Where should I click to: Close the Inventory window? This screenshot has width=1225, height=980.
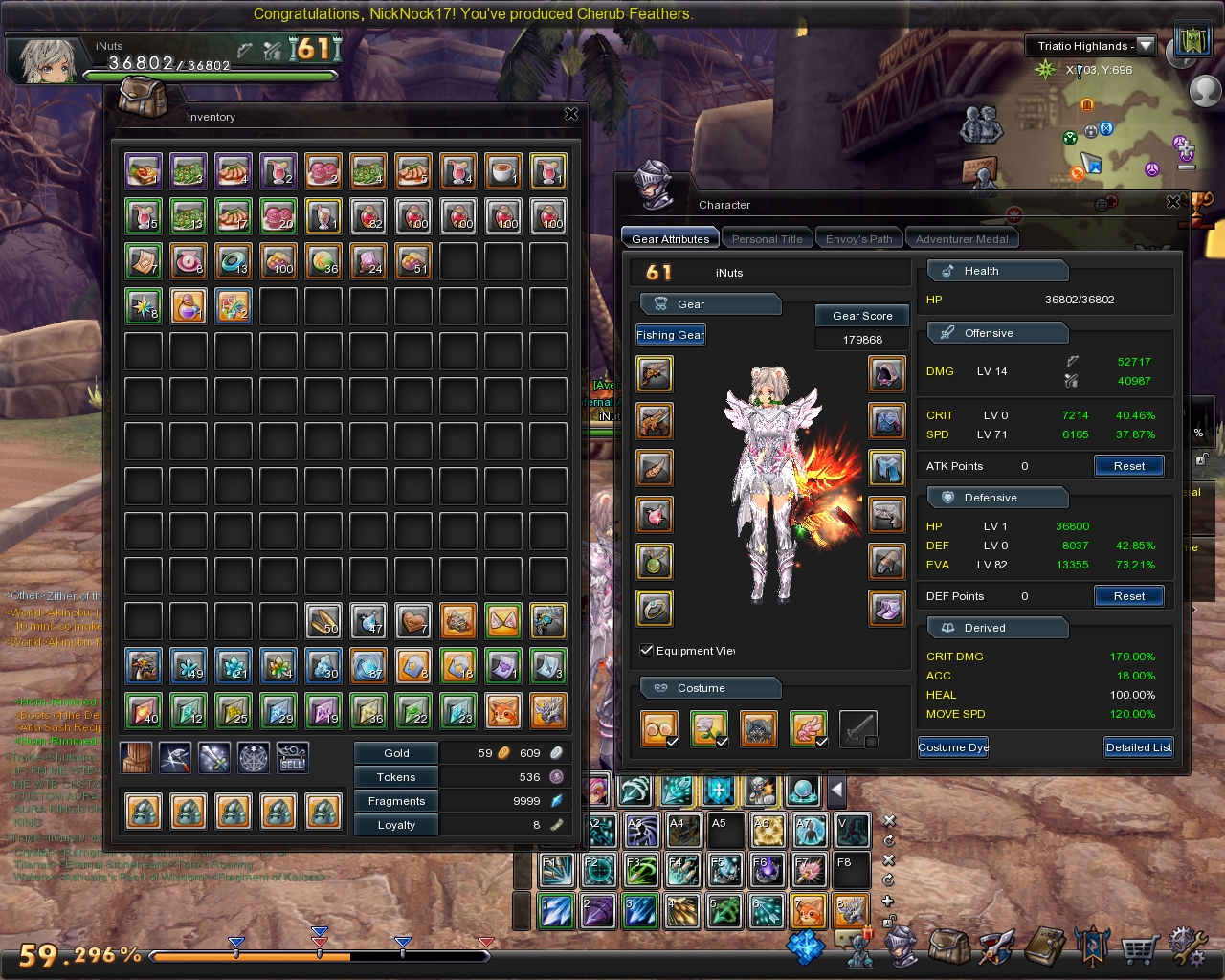click(x=571, y=114)
